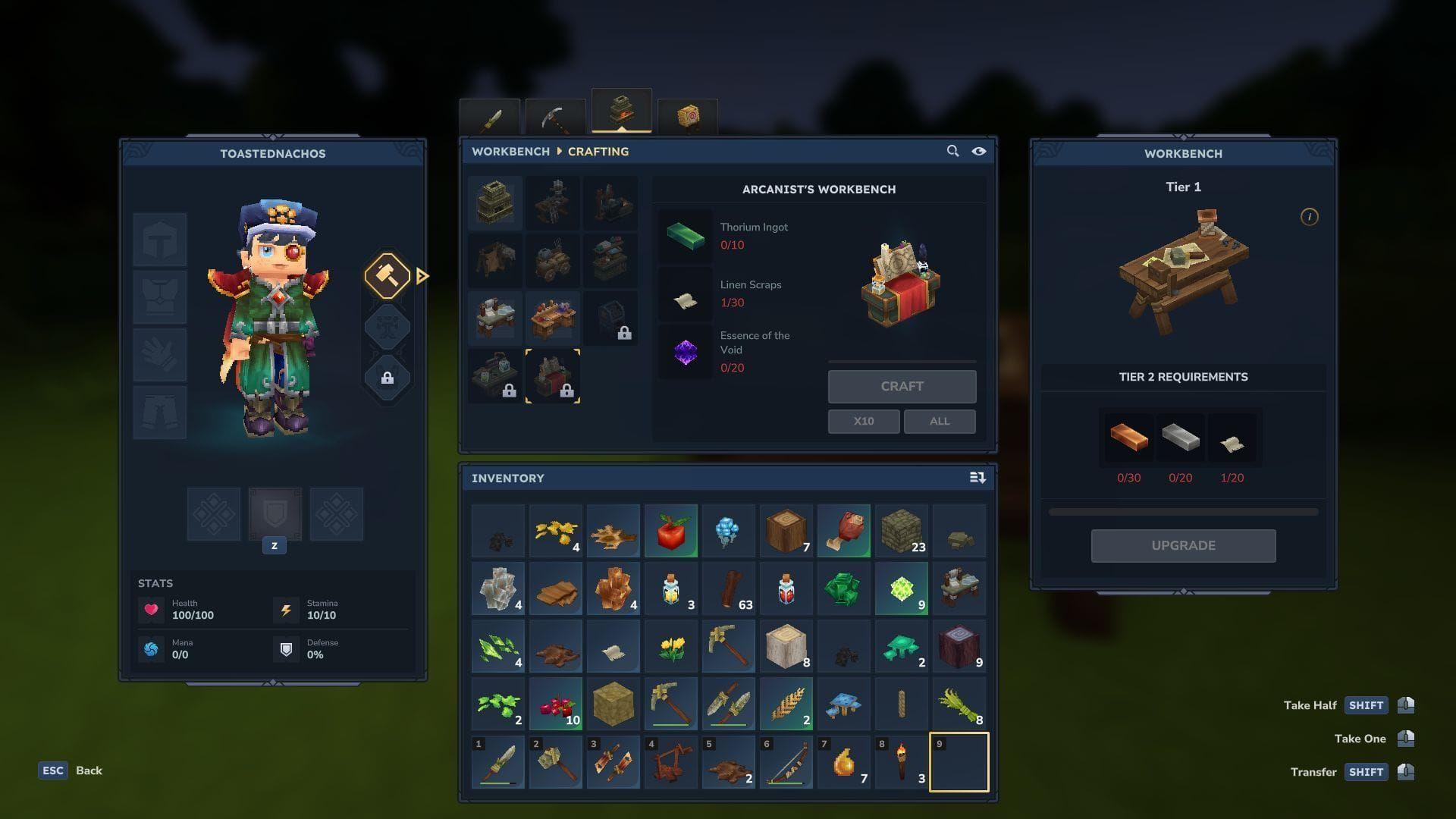Select the red apple in inventory
Image resolution: width=1456 pixels, height=819 pixels.
671,531
